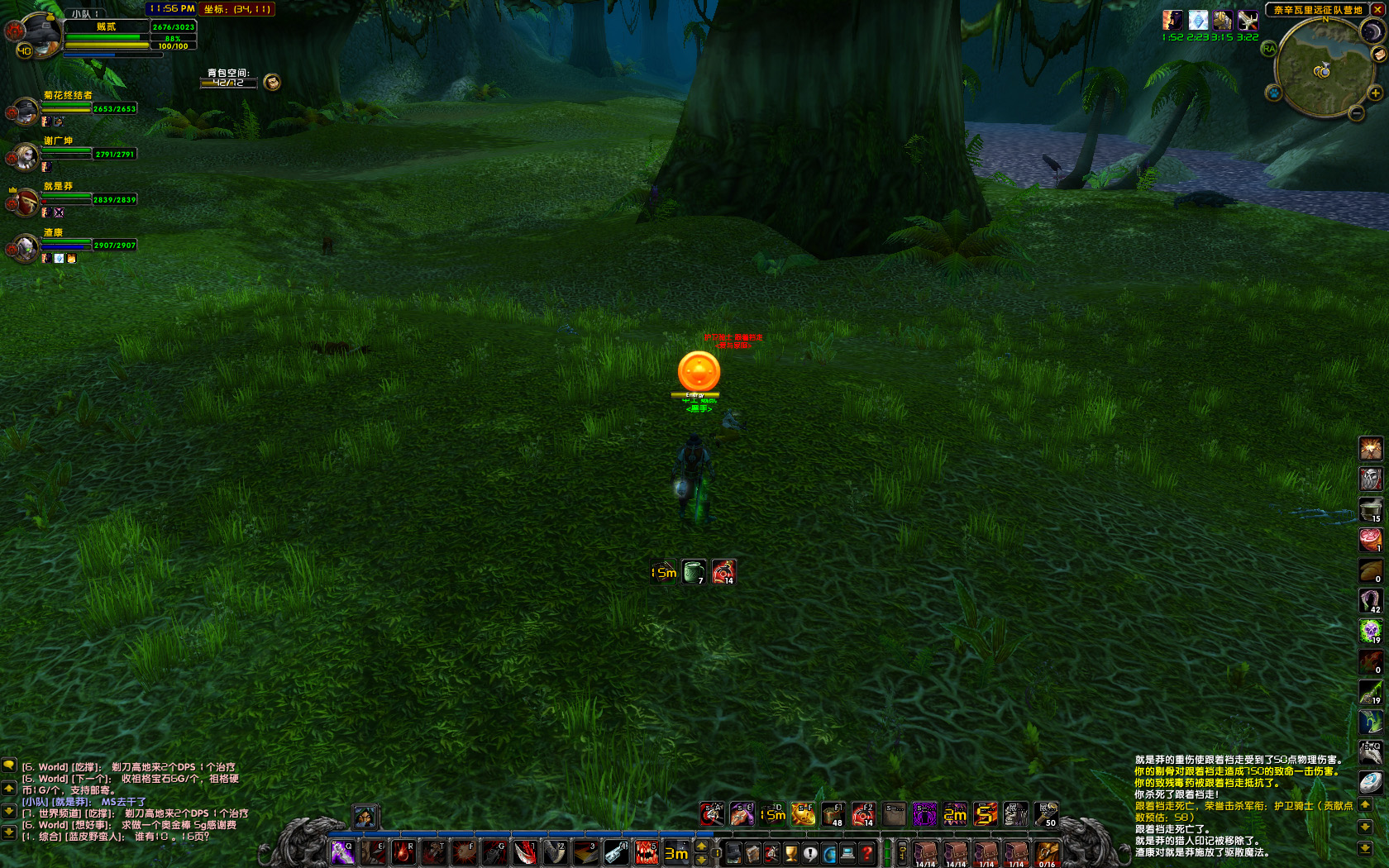Click the moon day-night clock icon
Screen dimensions: 1389x868
(1372, 31)
